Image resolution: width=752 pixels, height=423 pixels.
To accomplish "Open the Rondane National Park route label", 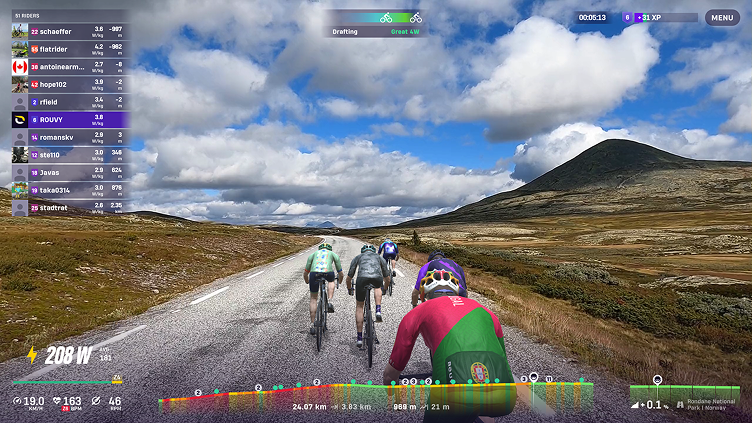I will 715,404.
